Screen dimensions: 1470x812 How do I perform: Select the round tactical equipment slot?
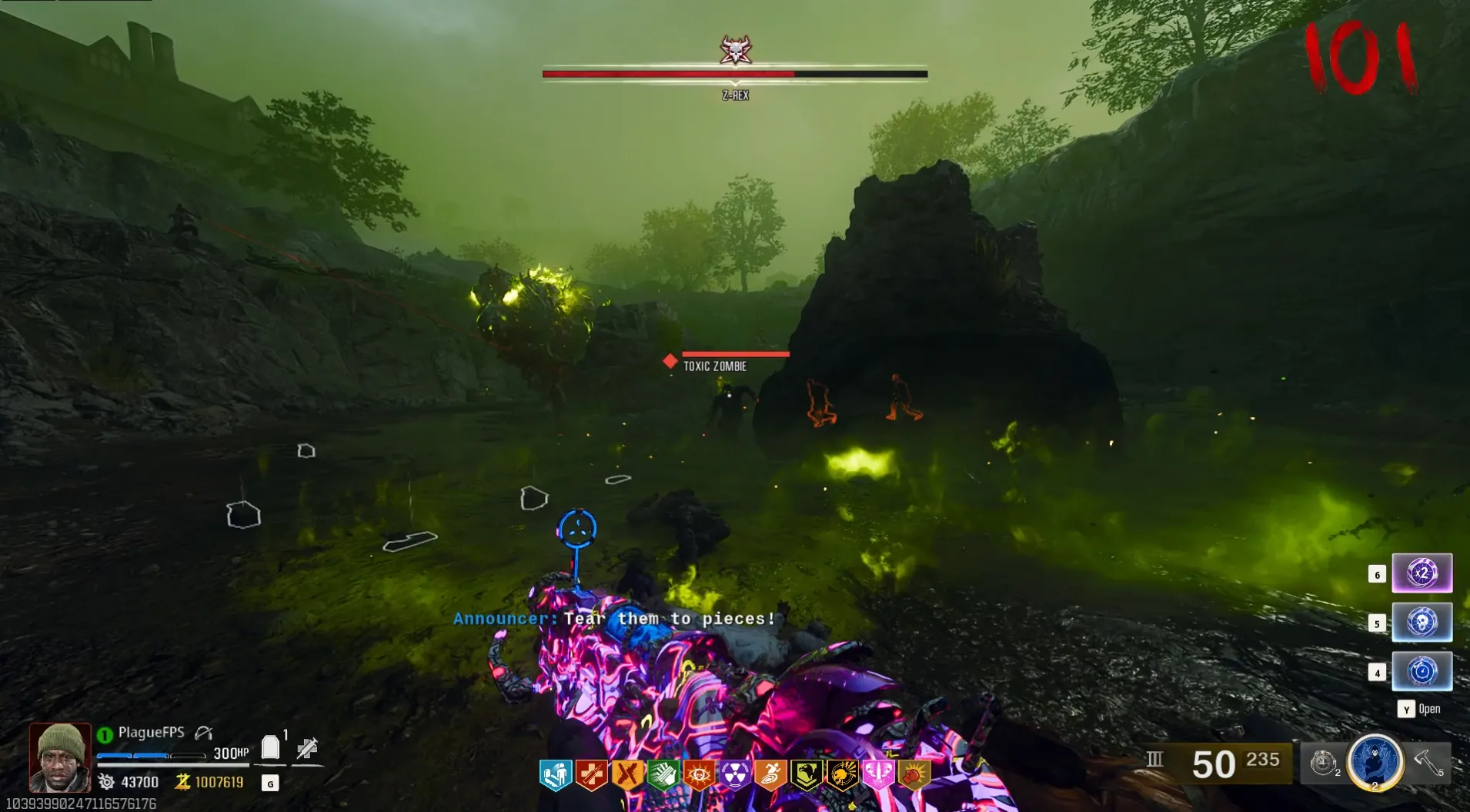click(1323, 763)
